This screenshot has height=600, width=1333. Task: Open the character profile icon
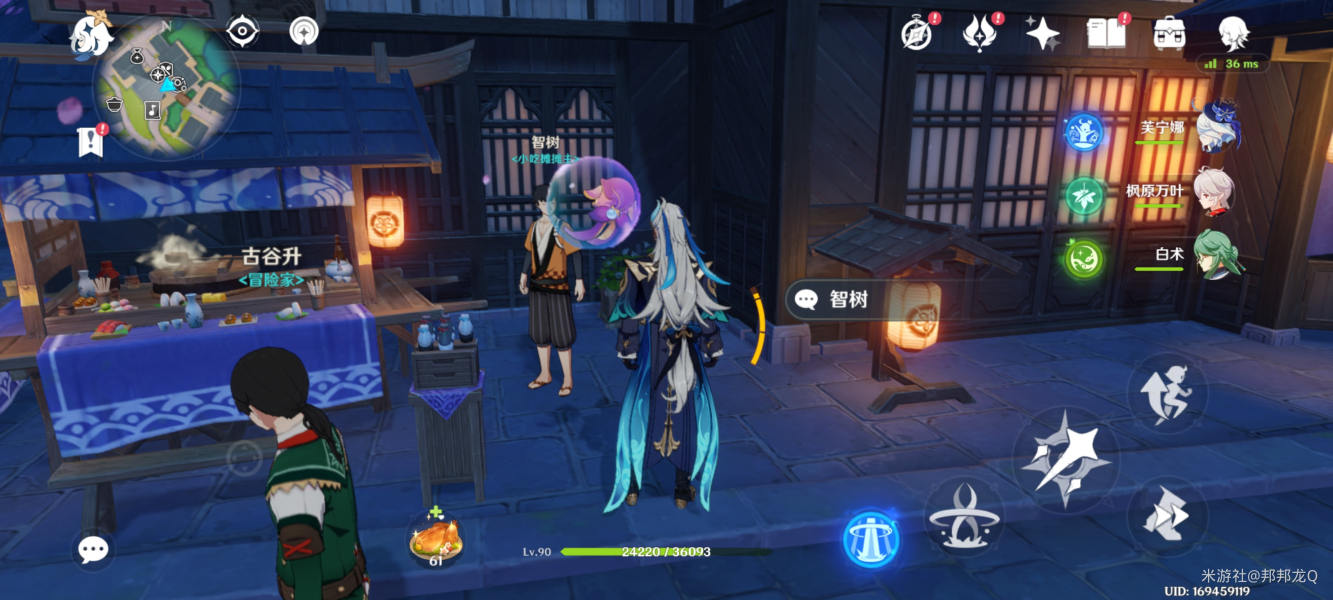[1233, 33]
